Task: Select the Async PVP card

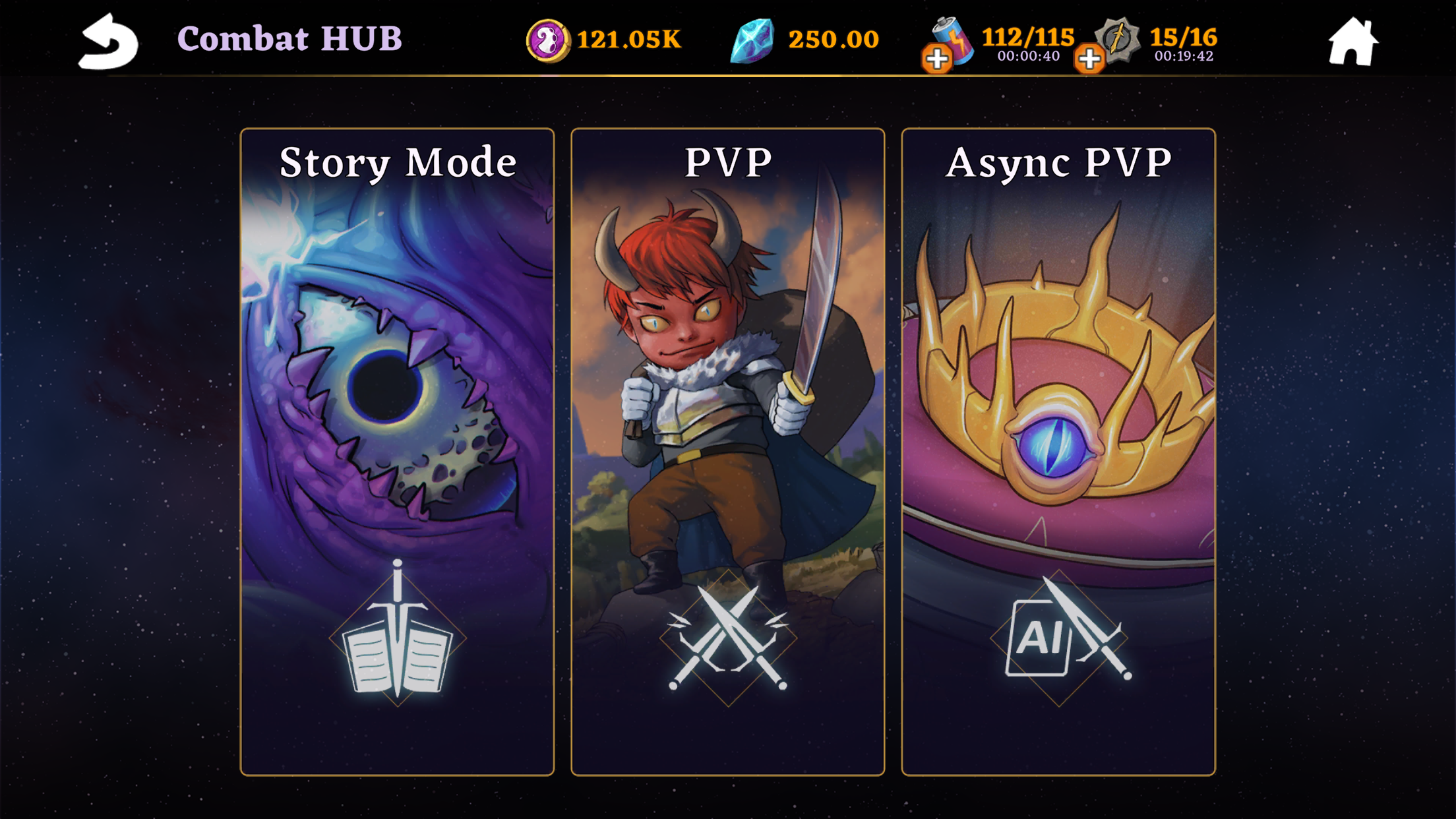Action: [x=1058, y=451]
